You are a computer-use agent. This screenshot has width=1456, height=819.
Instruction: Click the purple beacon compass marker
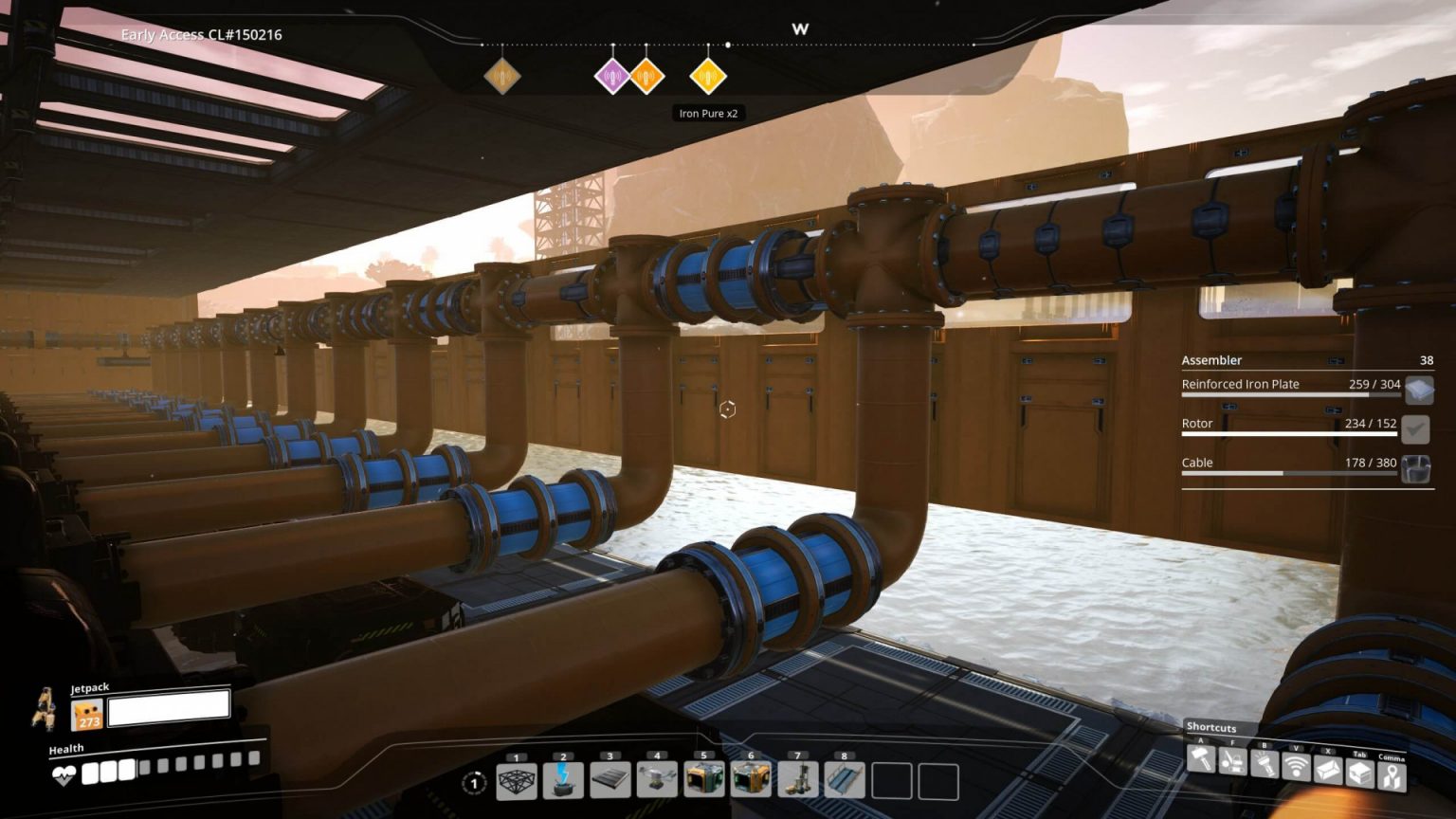[612, 76]
